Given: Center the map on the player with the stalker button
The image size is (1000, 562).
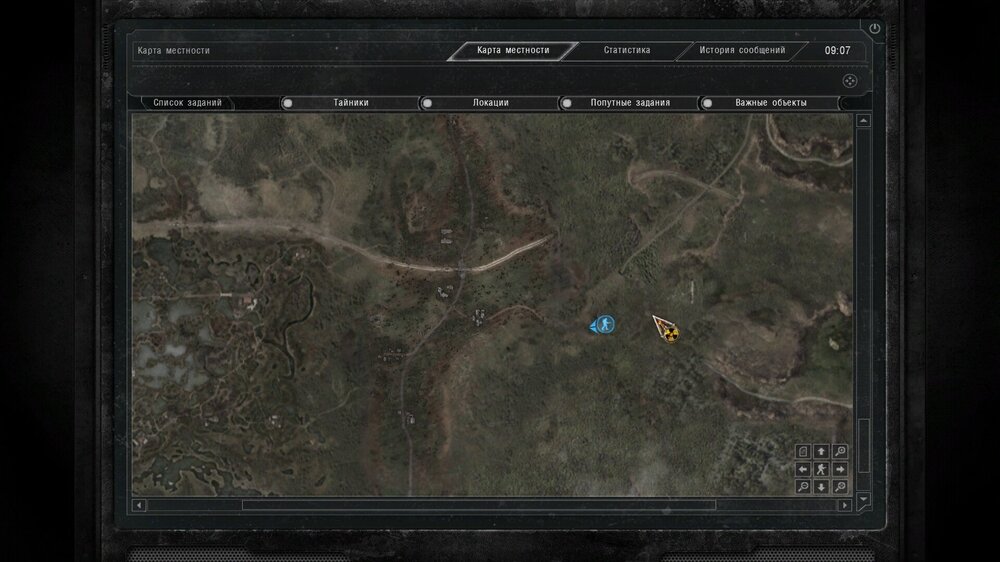Looking at the screenshot, I should click(821, 469).
